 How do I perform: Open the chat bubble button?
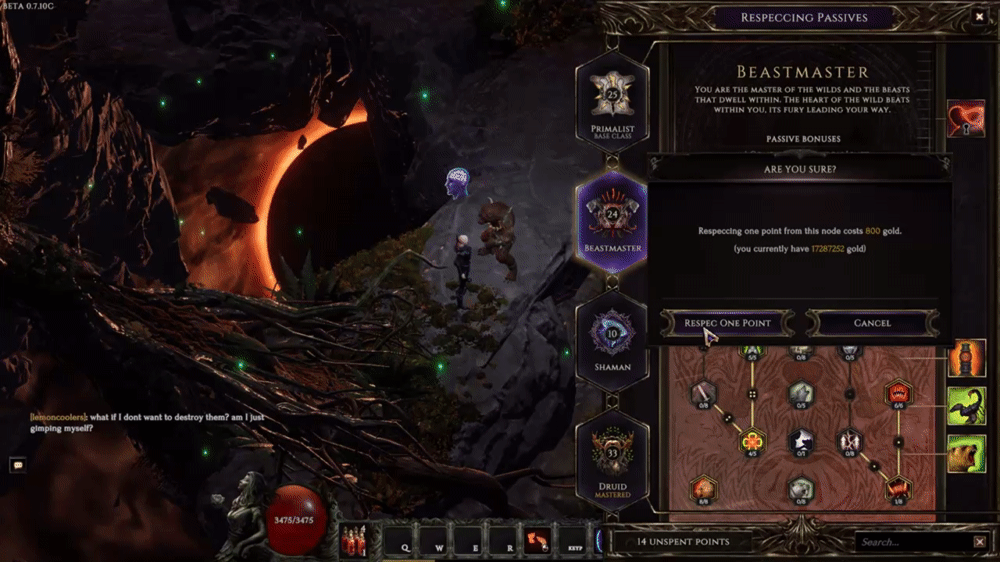pyautogui.click(x=17, y=464)
